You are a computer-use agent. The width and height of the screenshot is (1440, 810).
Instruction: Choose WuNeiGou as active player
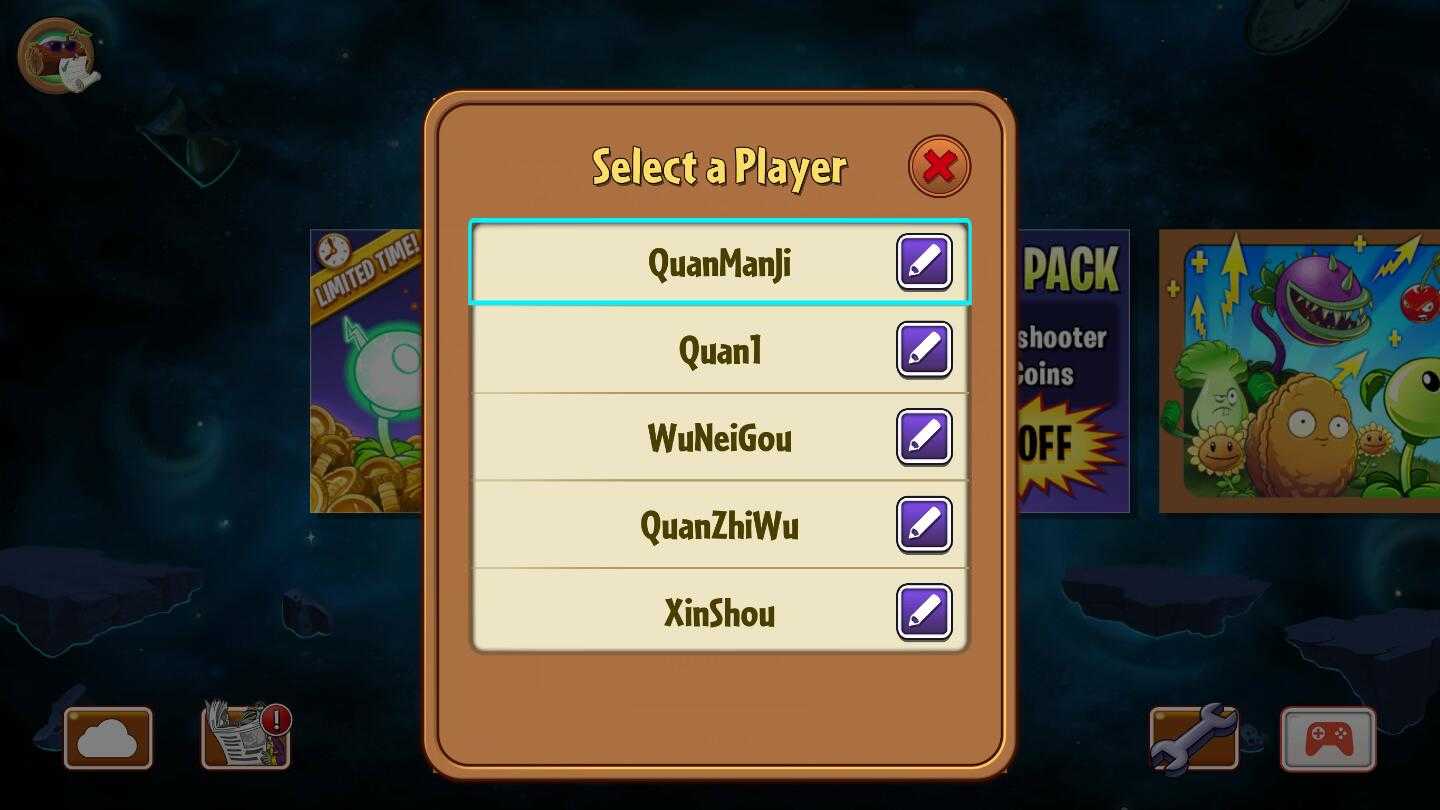click(700, 437)
